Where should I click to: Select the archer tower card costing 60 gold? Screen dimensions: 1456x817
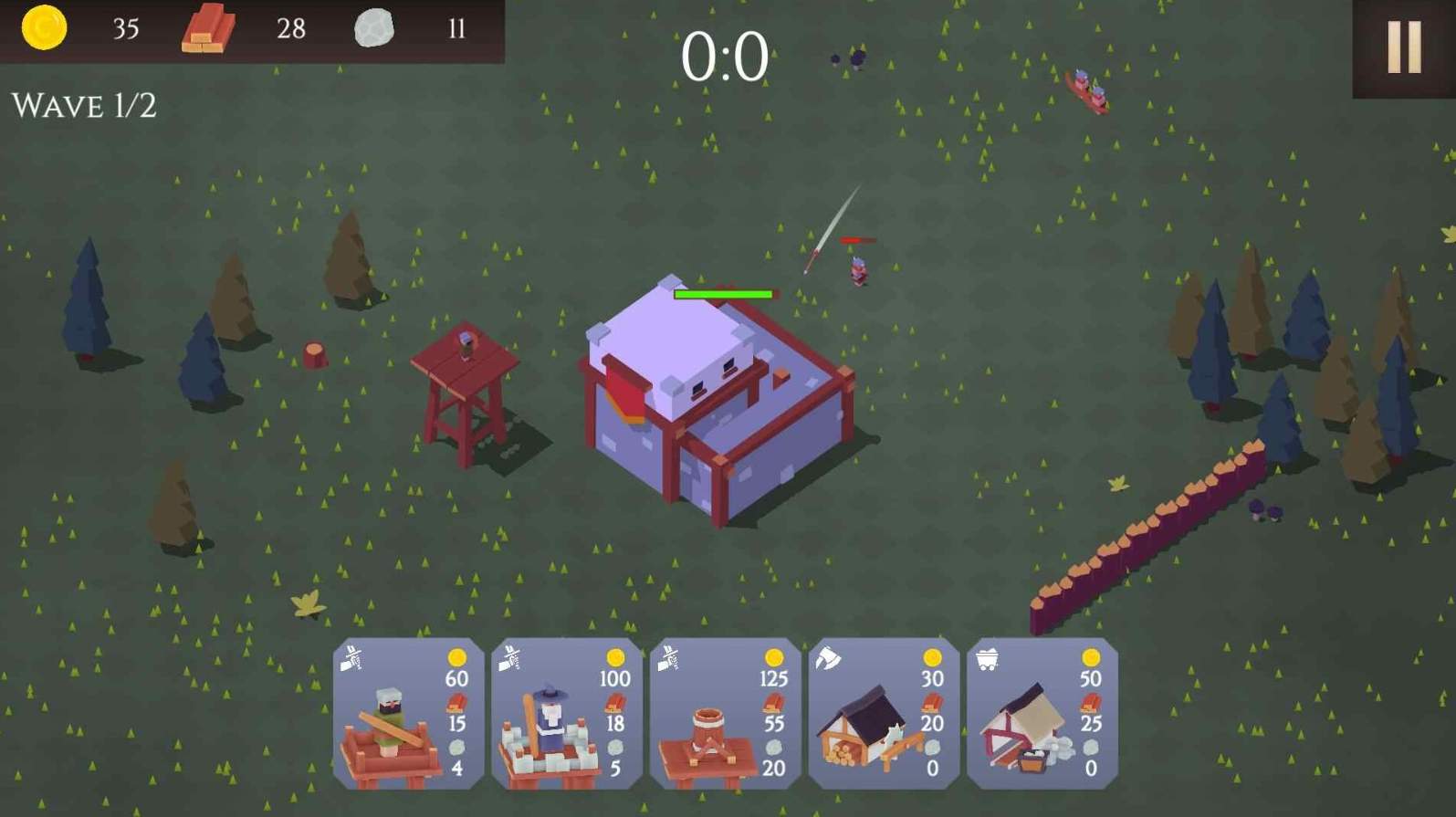pyautogui.click(x=408, y=714)
